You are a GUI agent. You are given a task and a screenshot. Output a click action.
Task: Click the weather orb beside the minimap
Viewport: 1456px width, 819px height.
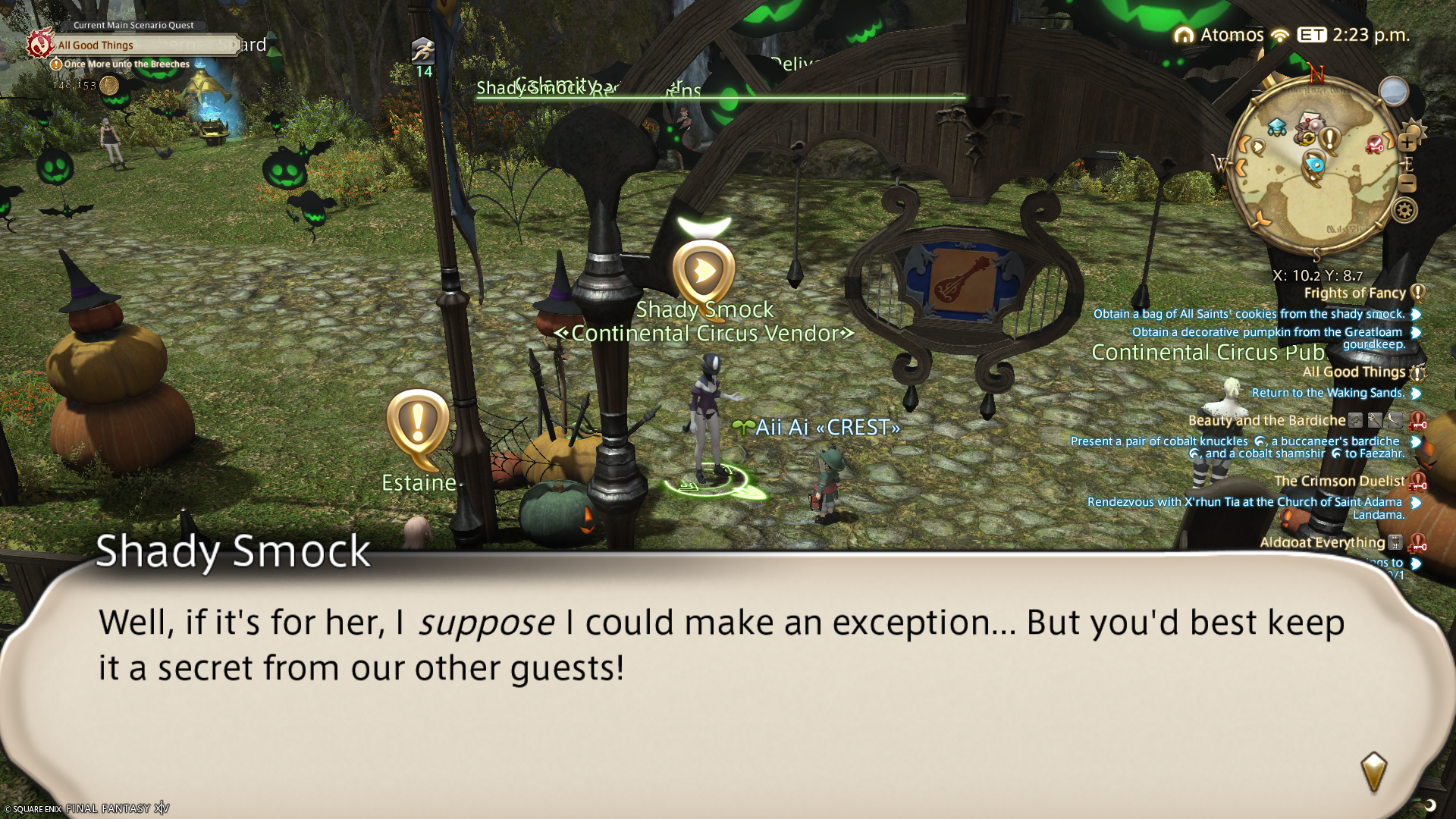click(1393, 92)
